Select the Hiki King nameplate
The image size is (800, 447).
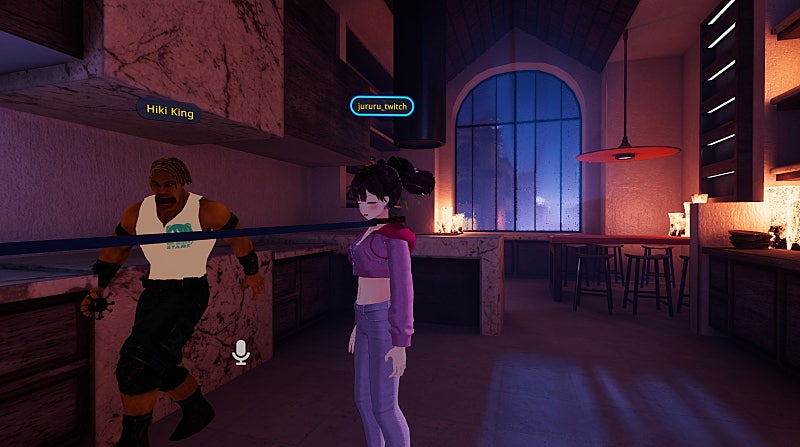(x=168, y=111)
